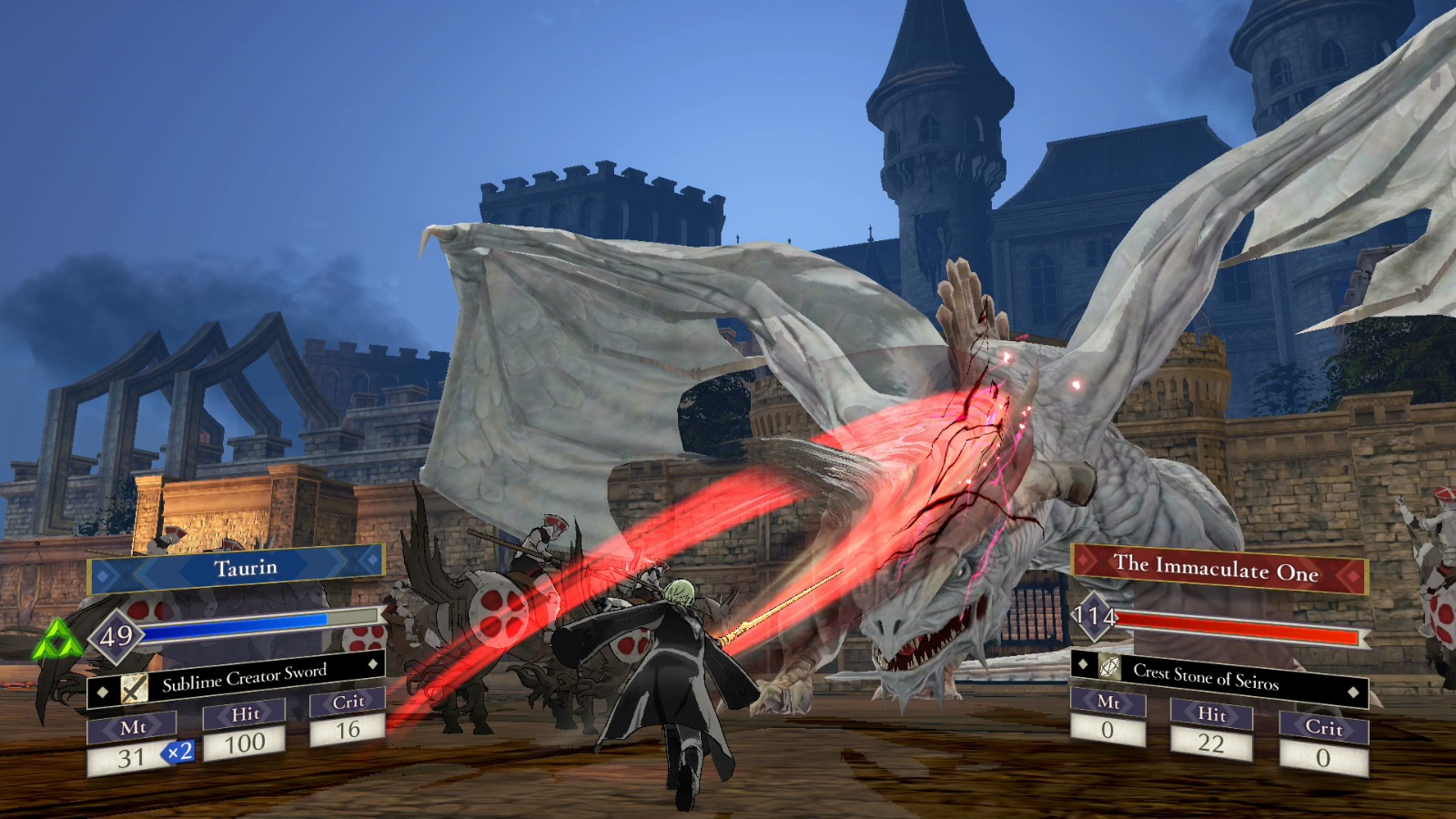The image size is (1456, 819).
Task: Click the blue ×2 double-strike badge
Action: (178, 753)
